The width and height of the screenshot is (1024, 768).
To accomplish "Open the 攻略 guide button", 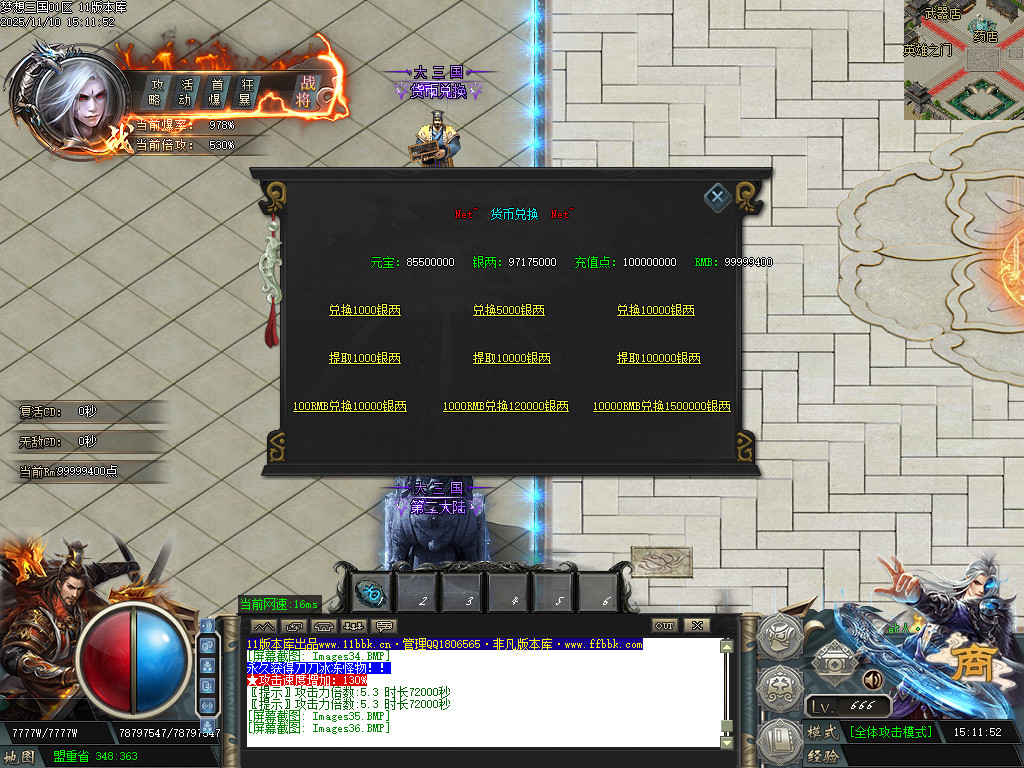I will (x=156, y=92).
